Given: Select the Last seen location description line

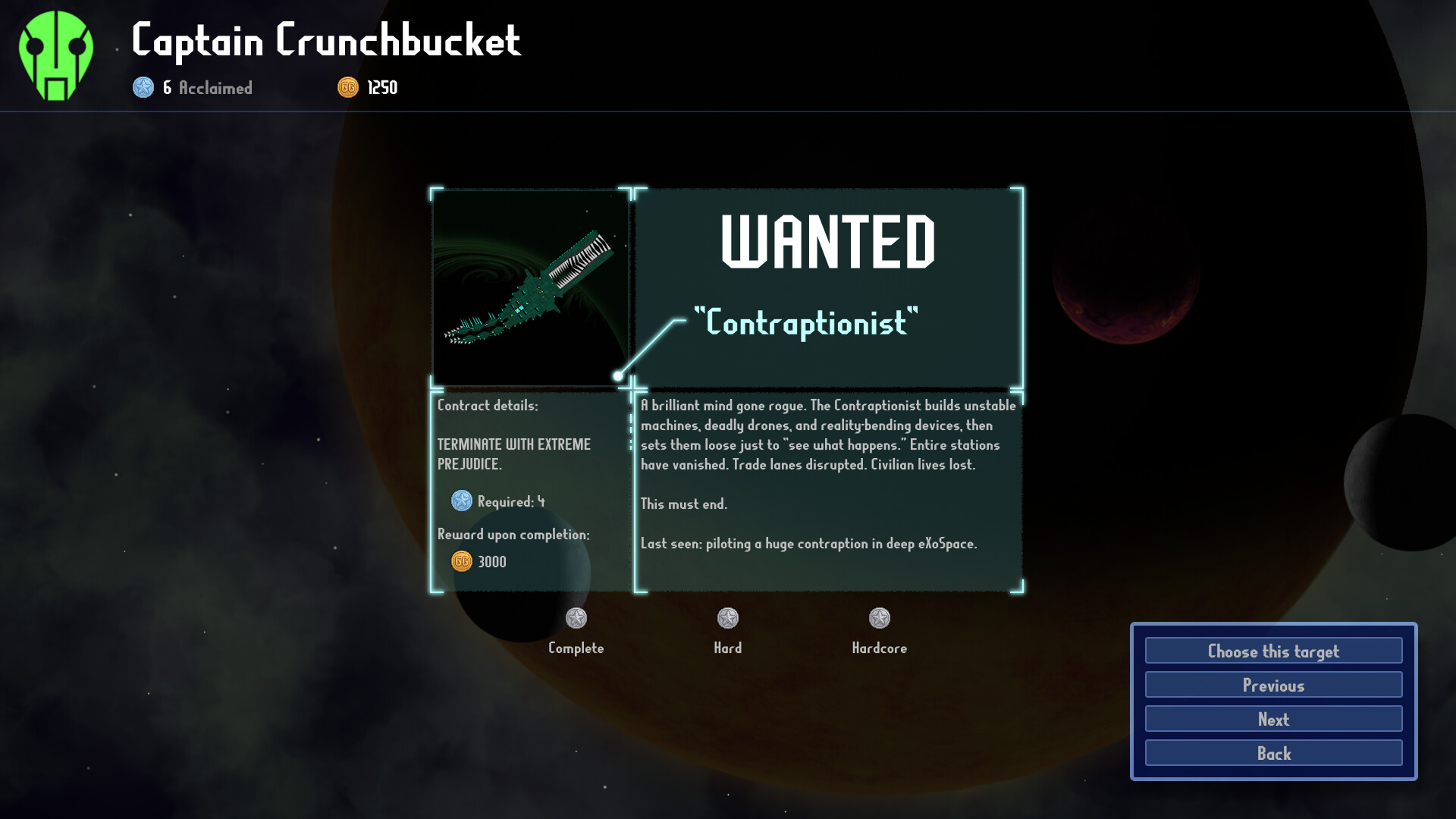Looking at the screenshot, I should click(x=808, y=543).
